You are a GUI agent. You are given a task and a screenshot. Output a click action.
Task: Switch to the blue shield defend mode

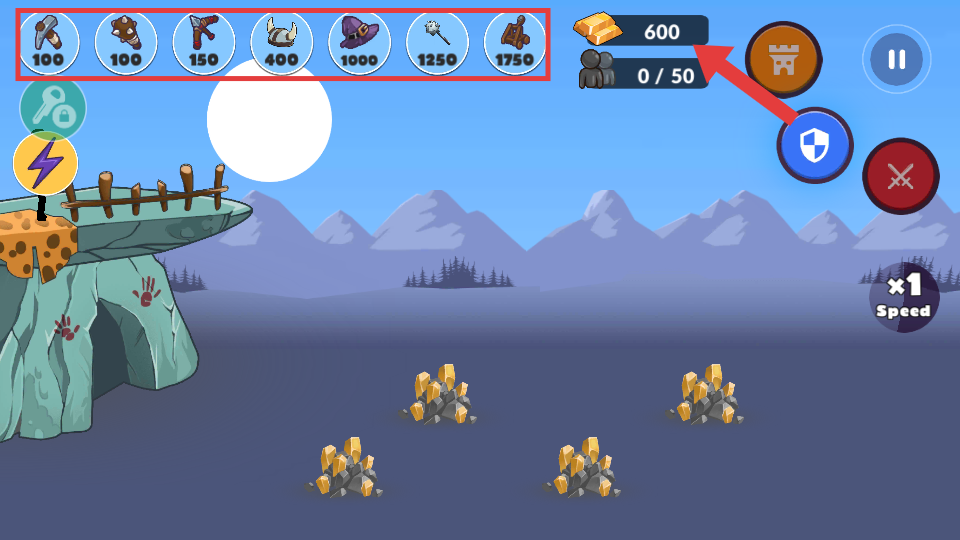pyautogui.click(x=815, y=146)
